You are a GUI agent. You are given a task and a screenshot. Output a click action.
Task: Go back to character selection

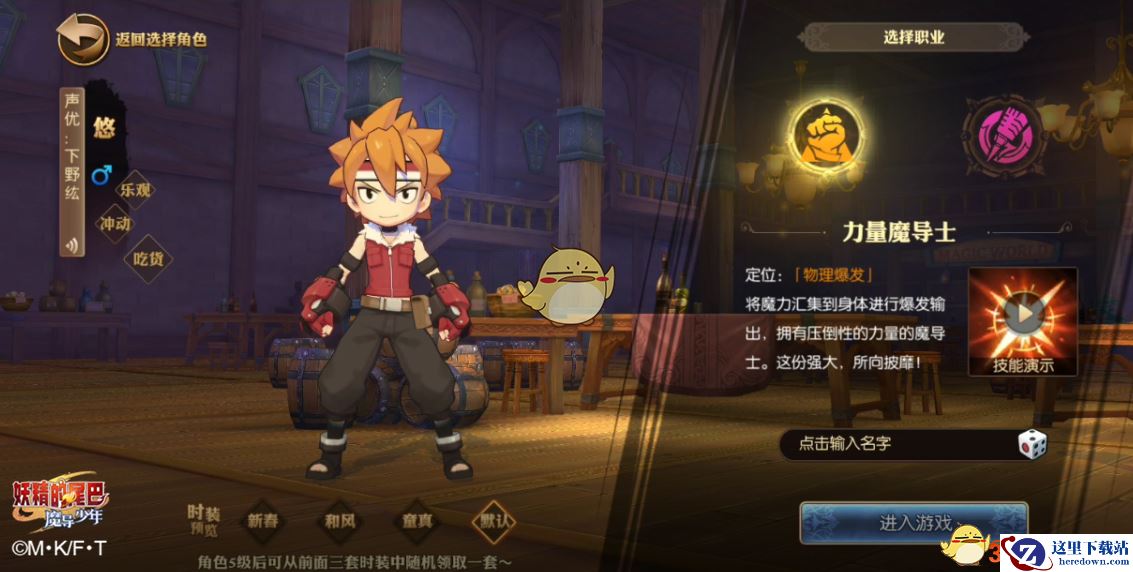coord(83,40)
